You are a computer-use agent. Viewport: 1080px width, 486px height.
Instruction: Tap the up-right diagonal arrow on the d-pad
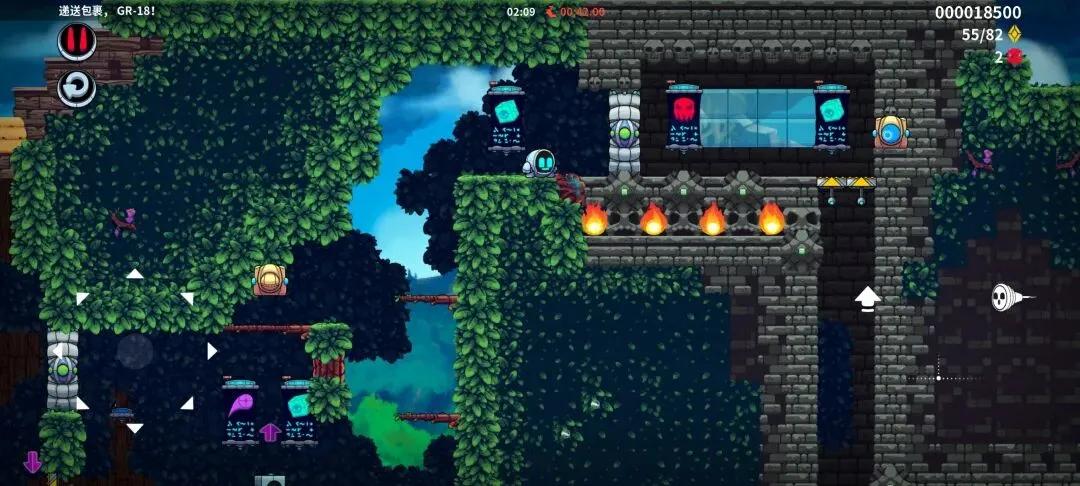[x=187, y=298]
